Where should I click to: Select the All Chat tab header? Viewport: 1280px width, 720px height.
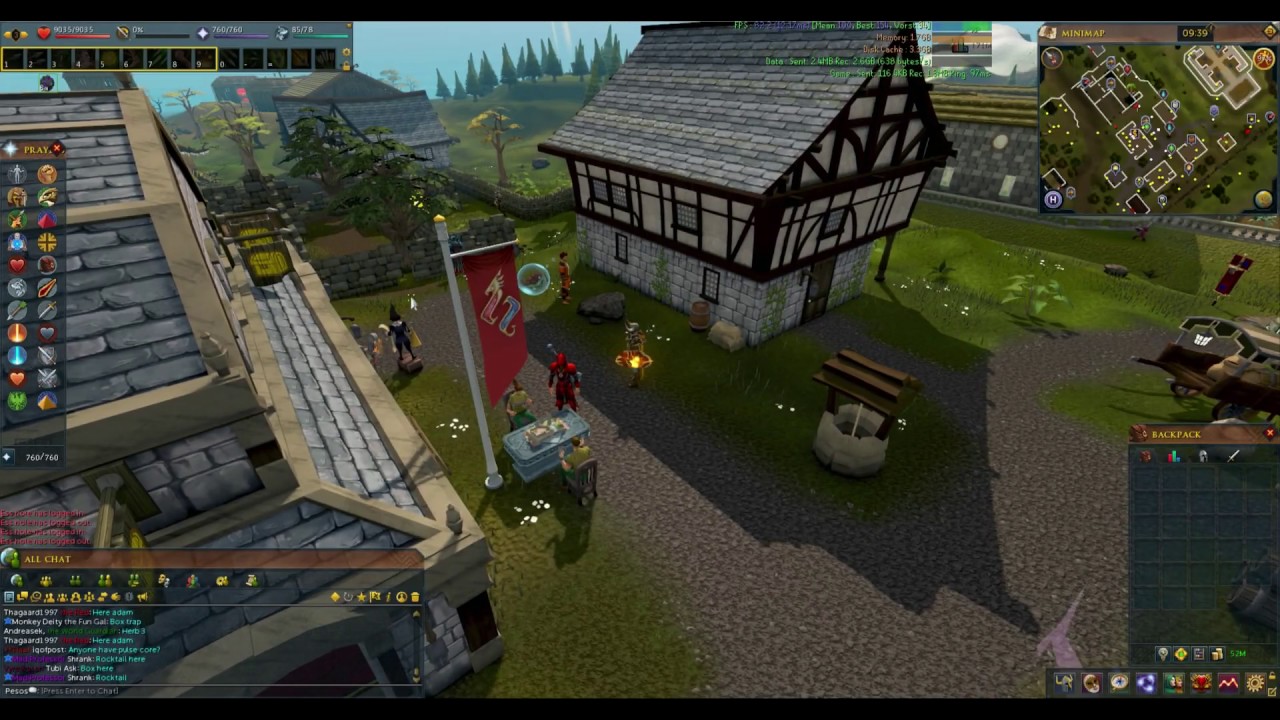47,559
